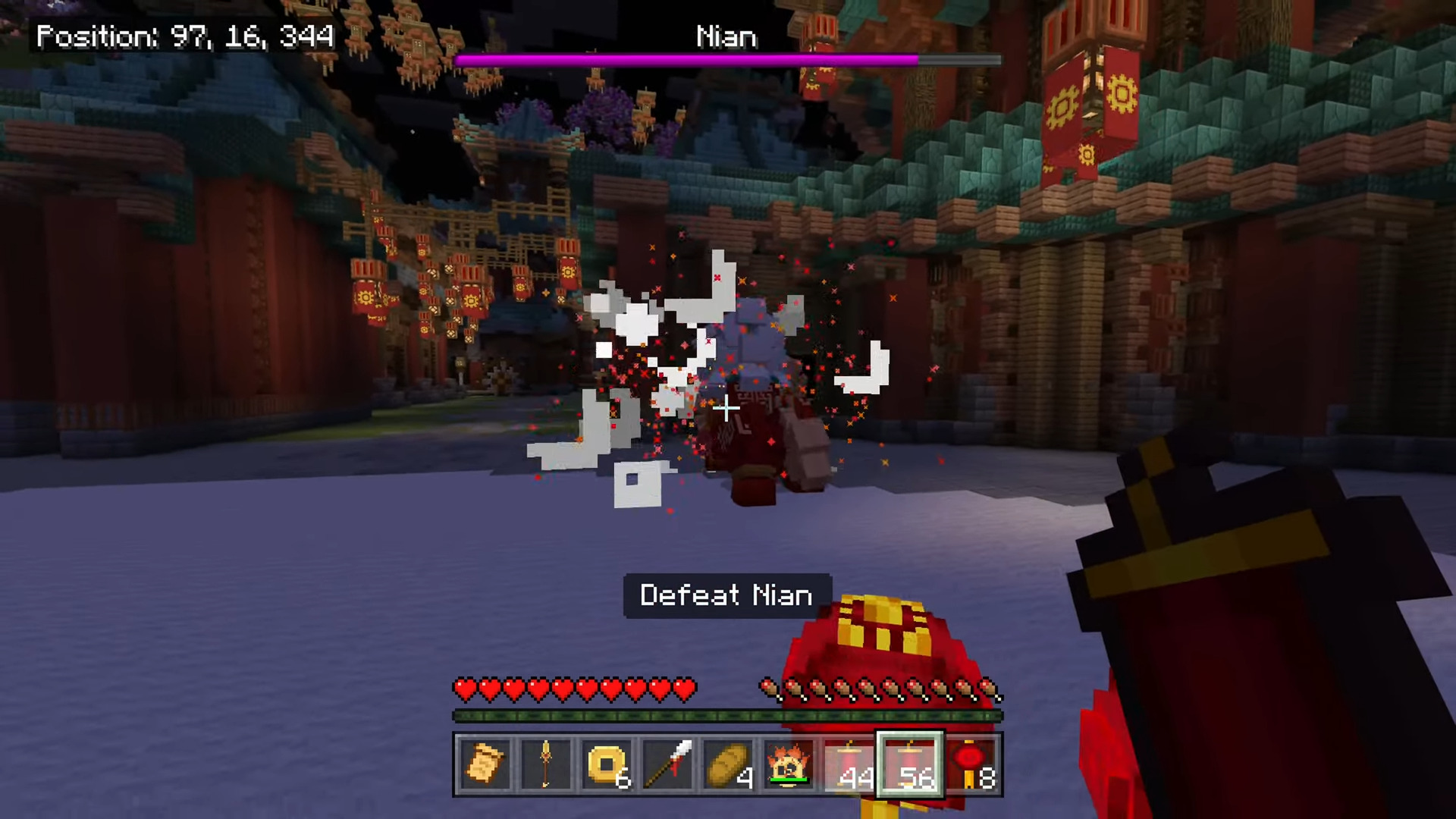This screenshot has height=819, width=1456.
Task: Click the highlighted firecracker stack of 56
Action: click(910, 764)
